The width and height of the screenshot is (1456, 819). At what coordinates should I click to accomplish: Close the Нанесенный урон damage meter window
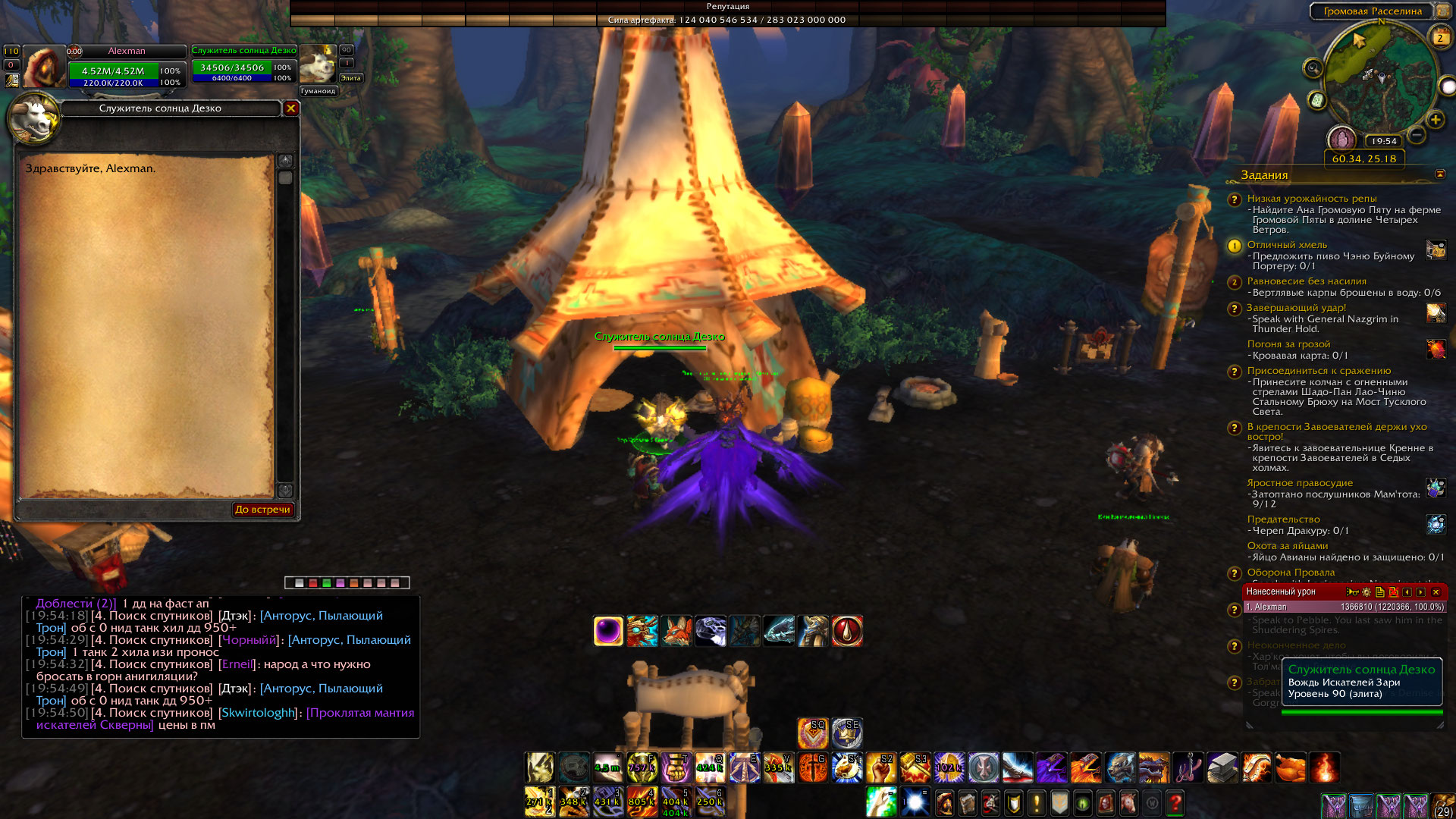(x=1436, y=592)
